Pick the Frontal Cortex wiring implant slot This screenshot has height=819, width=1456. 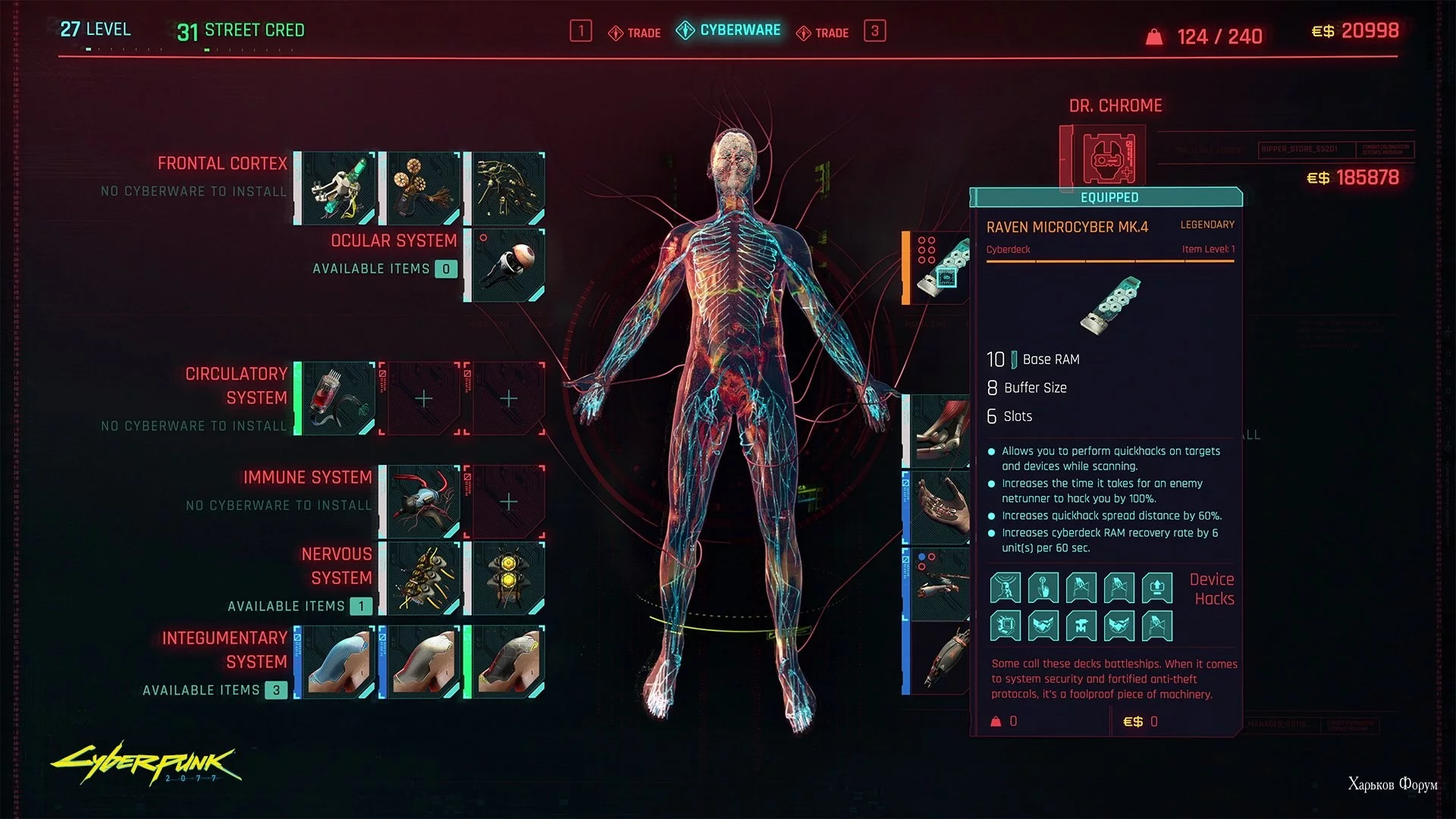(508, 188)
